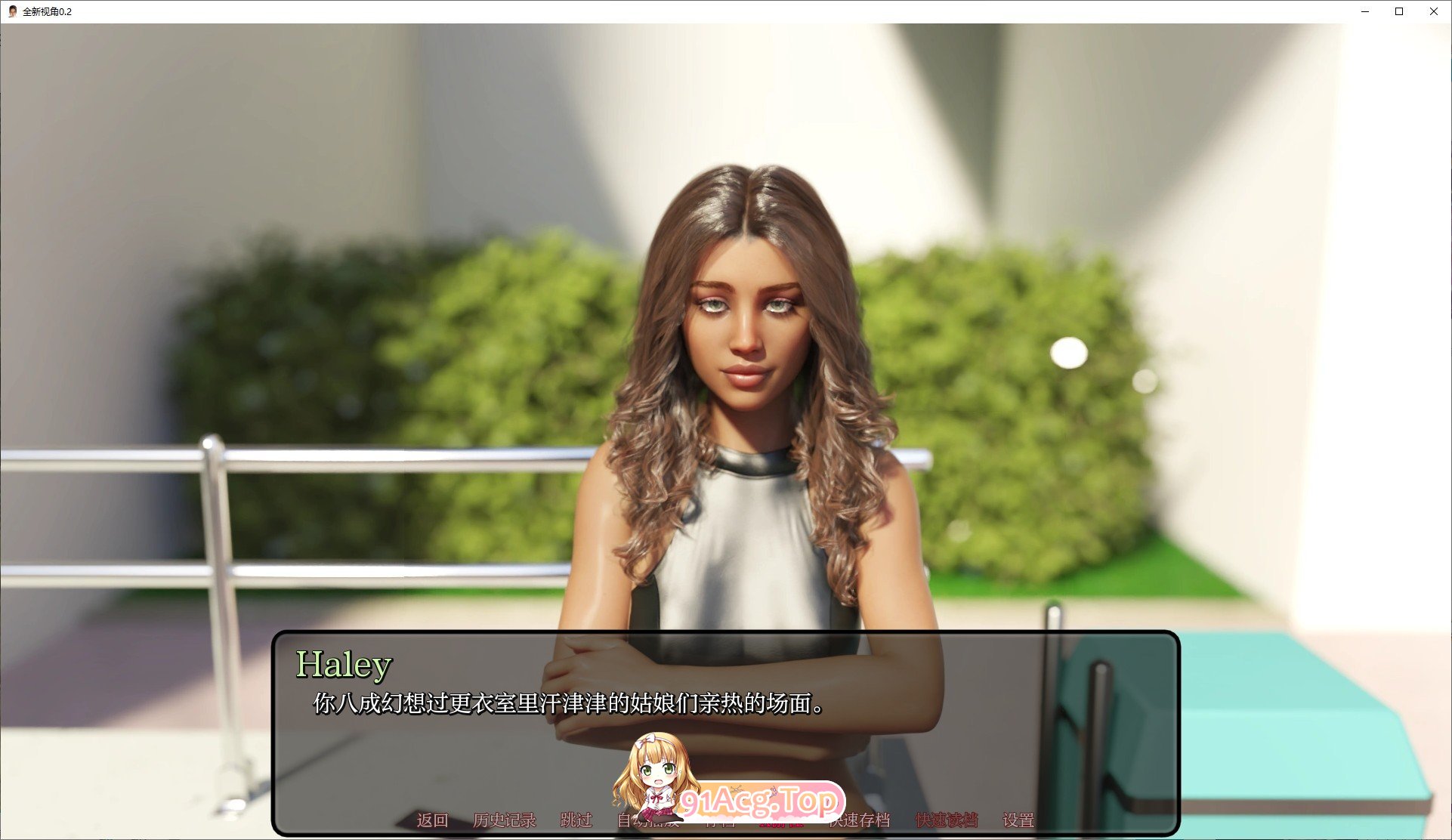
Task: Perform a 快速存档 quick save
Action: 861,820
